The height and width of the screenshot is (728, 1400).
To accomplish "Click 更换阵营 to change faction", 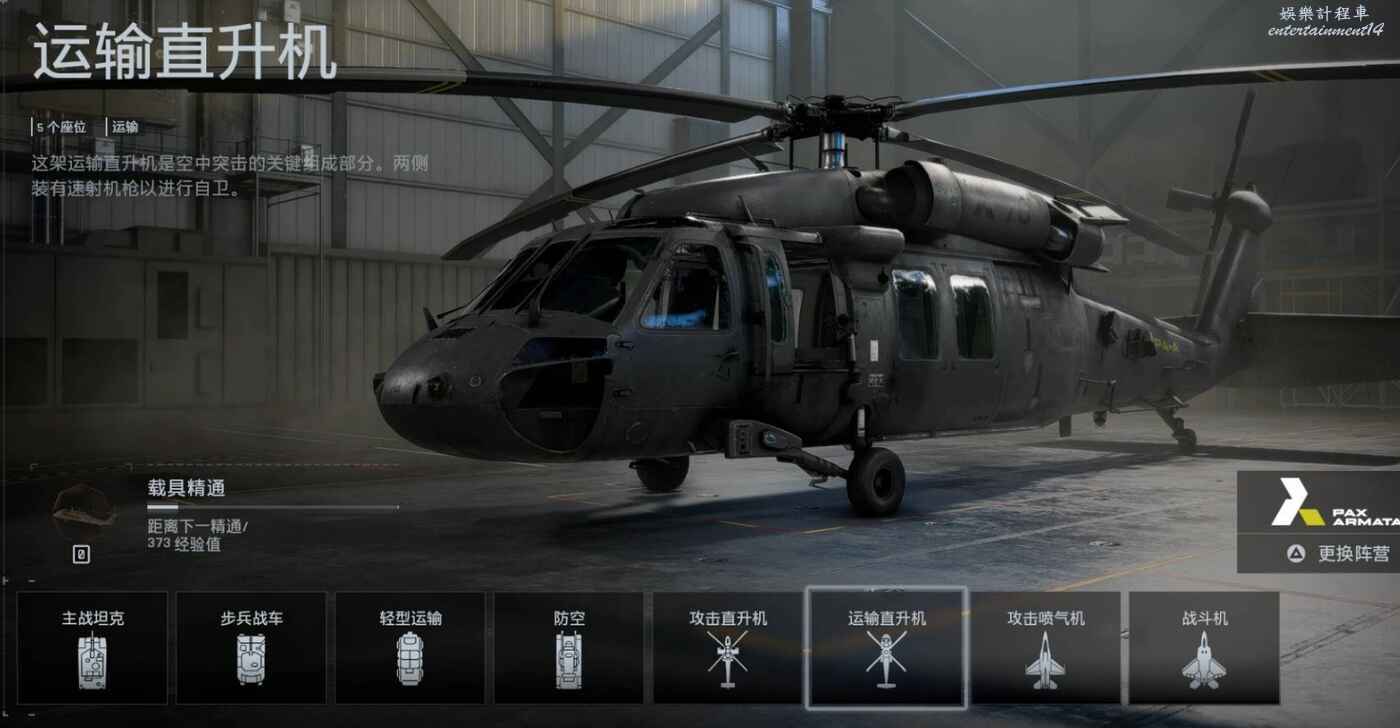I will (x=1340, y=553).
